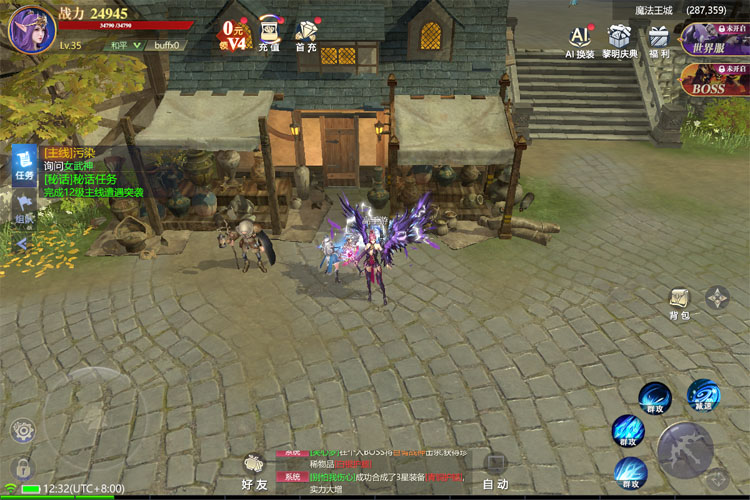Open the player portrait character panel
The height and width of the screenshot is (500, 750).
point(31,29)
